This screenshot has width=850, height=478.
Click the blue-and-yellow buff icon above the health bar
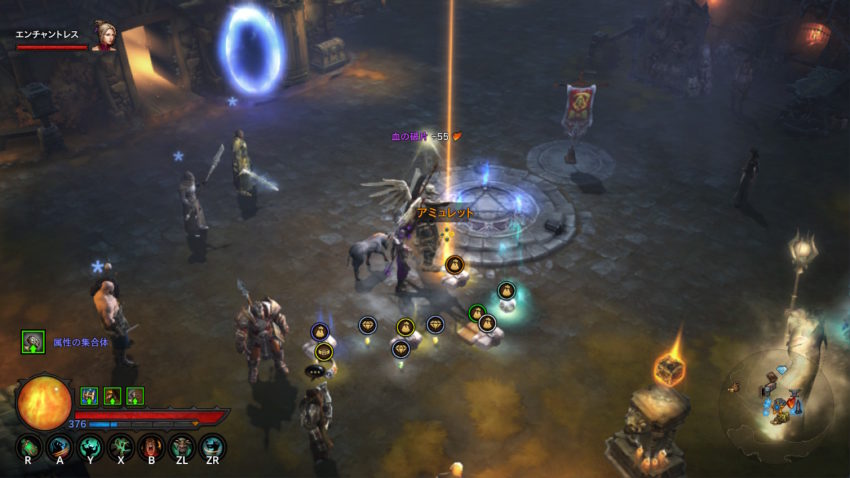click(88, 395)
